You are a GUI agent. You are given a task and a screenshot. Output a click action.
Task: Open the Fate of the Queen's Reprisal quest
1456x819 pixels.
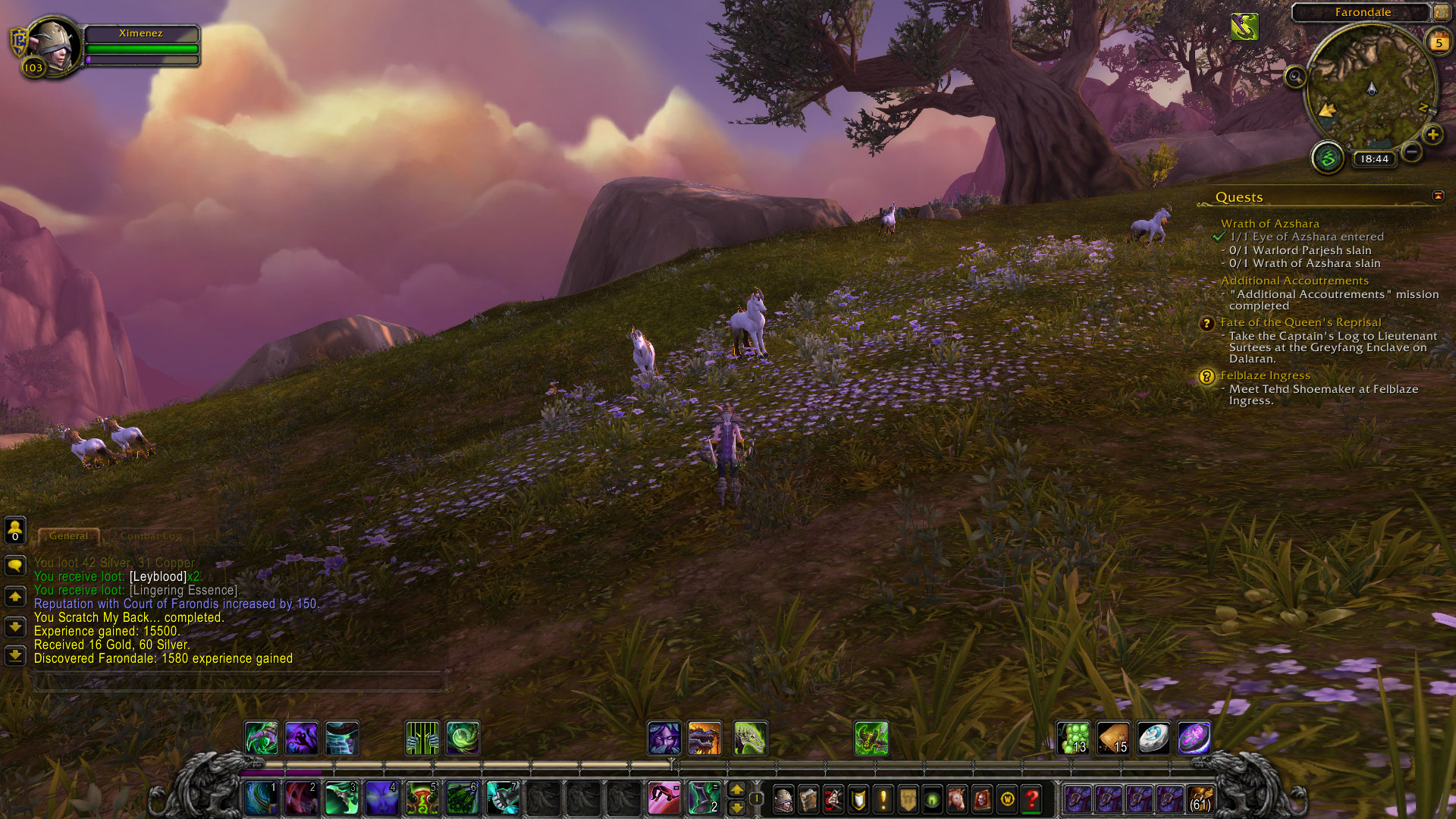click(x=1300, y=322)
